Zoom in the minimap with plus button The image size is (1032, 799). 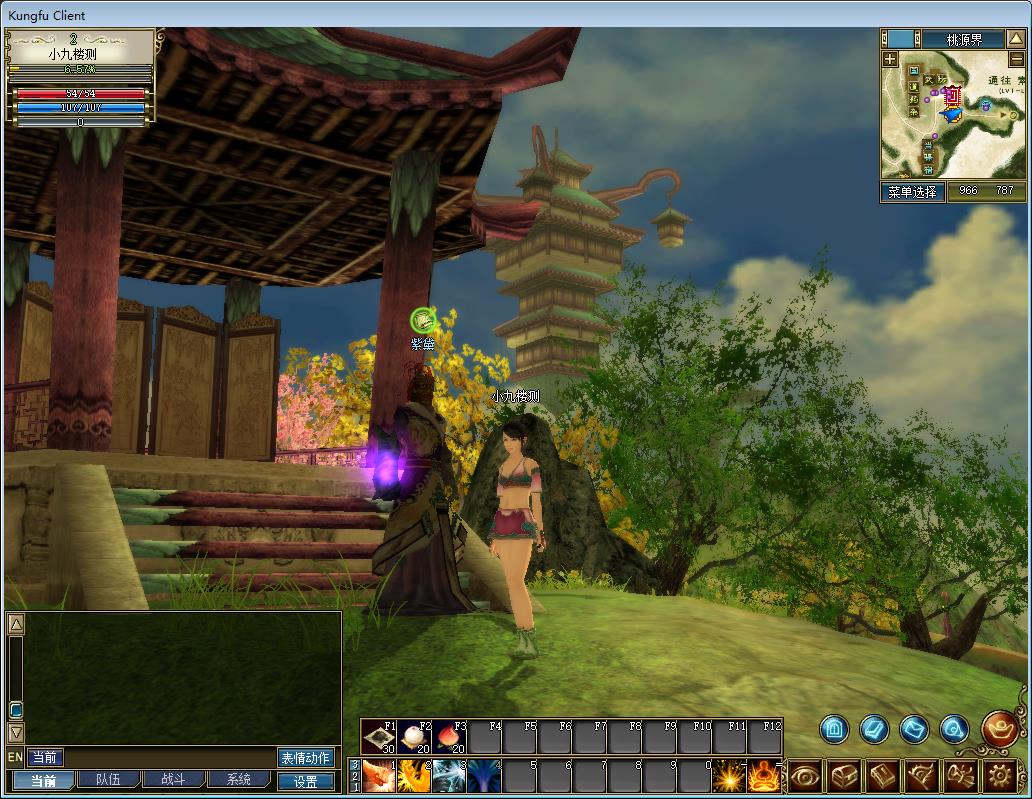(x=890, y=60)
